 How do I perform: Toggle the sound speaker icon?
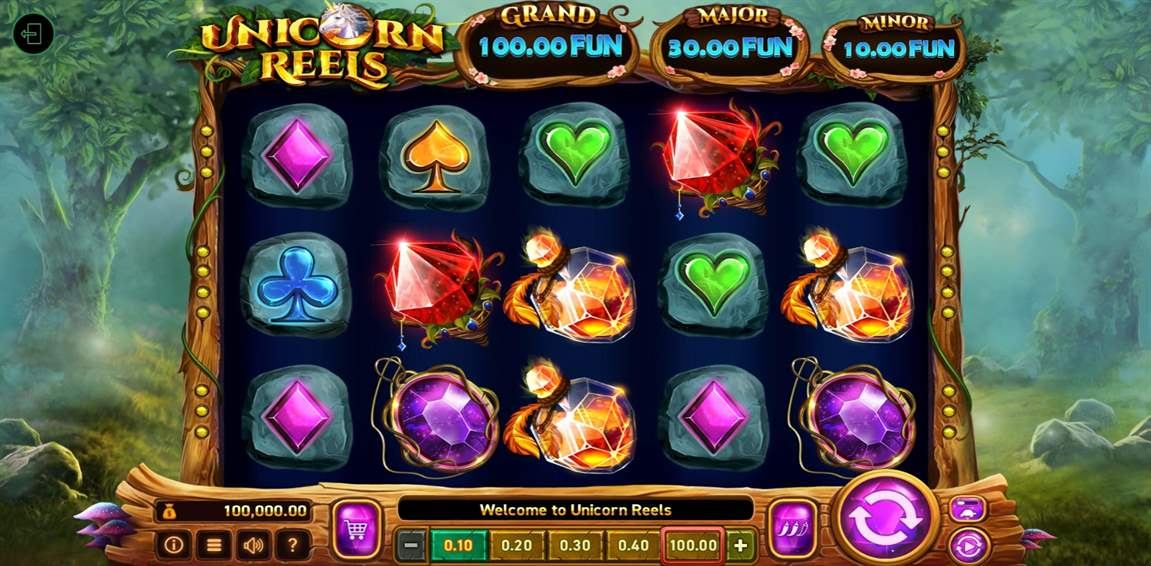coord(252,545)
